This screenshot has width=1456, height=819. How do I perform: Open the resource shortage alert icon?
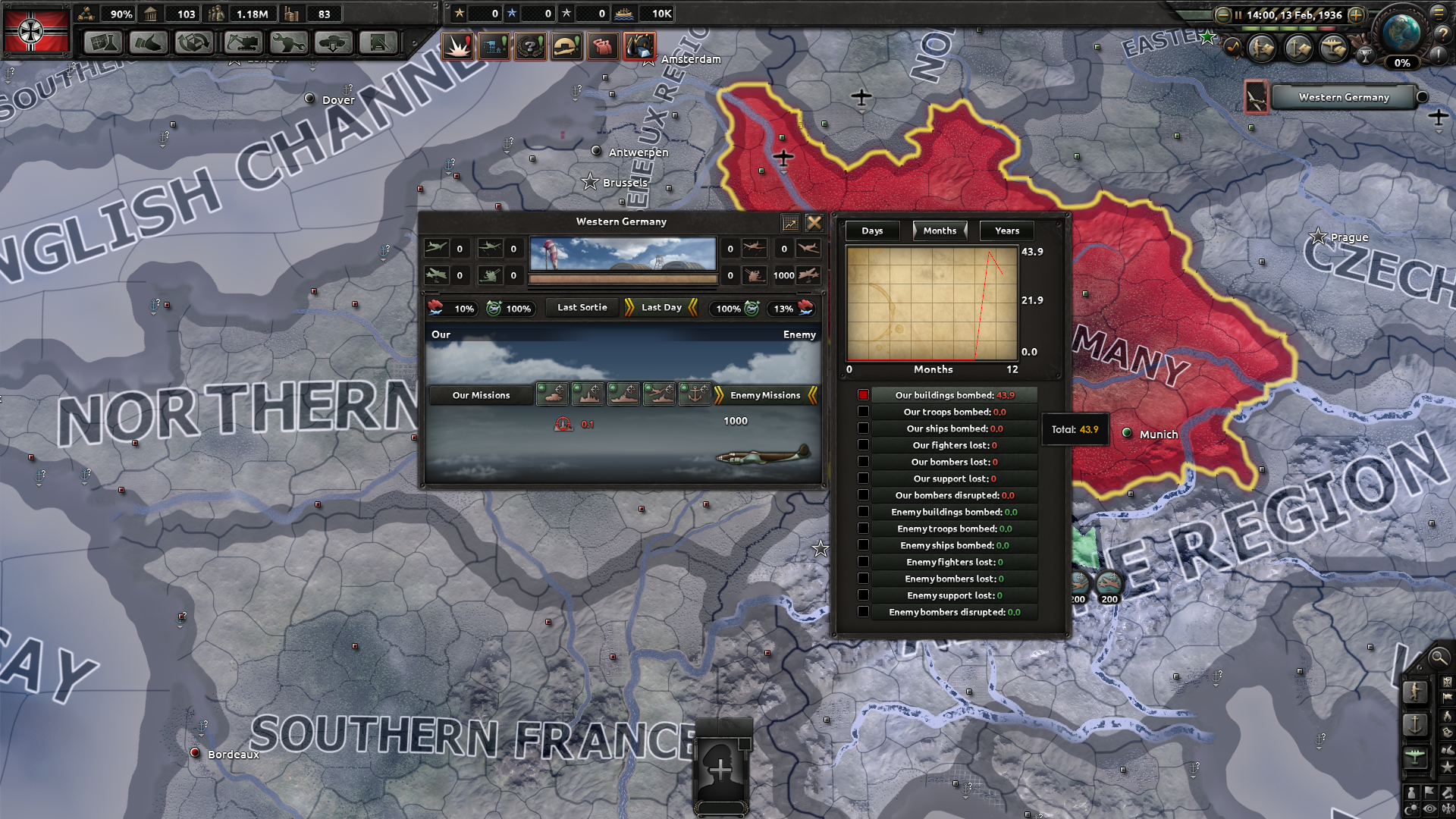coord(641,45)
